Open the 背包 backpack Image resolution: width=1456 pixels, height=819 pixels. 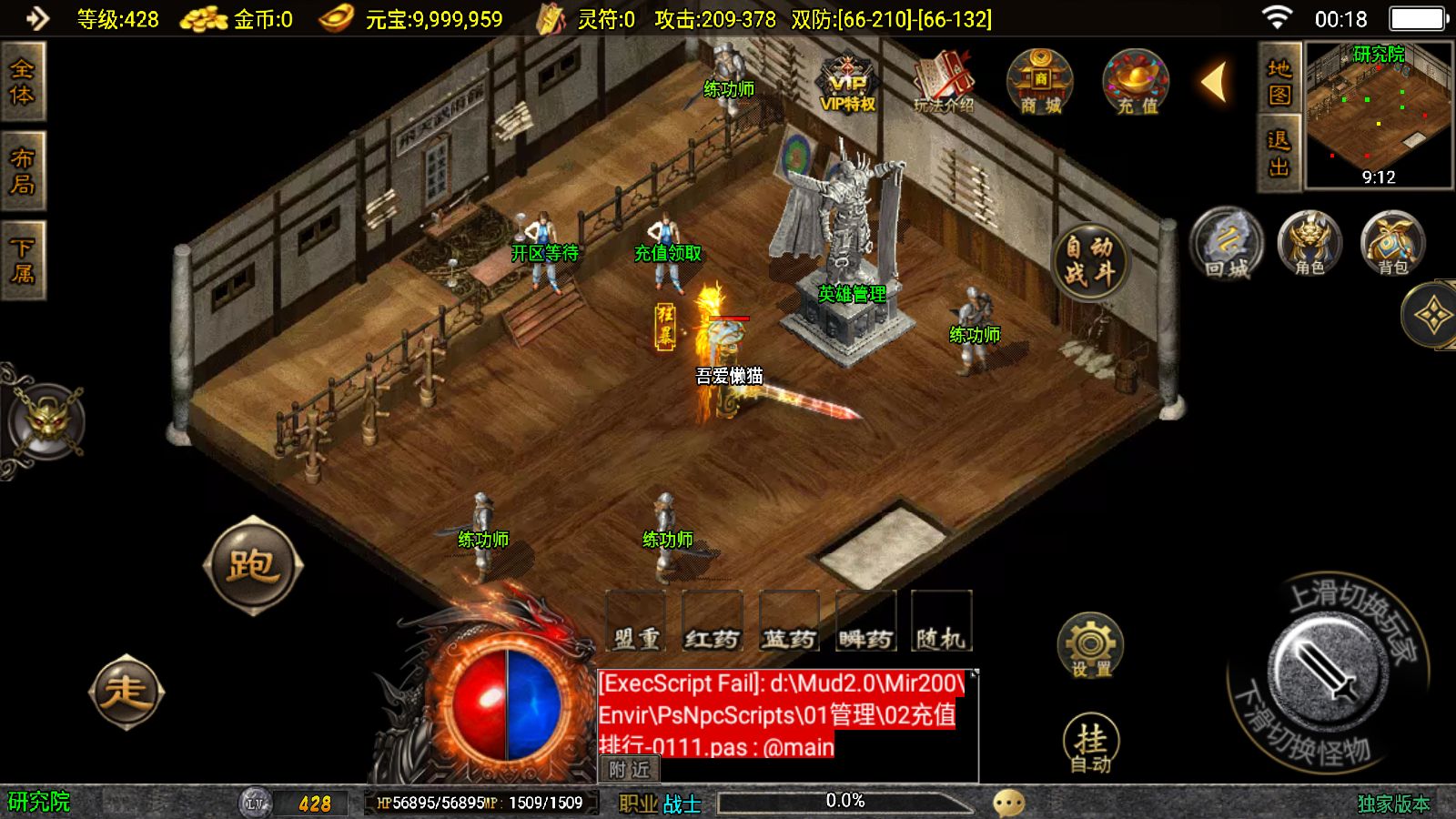pos(1392,244)
